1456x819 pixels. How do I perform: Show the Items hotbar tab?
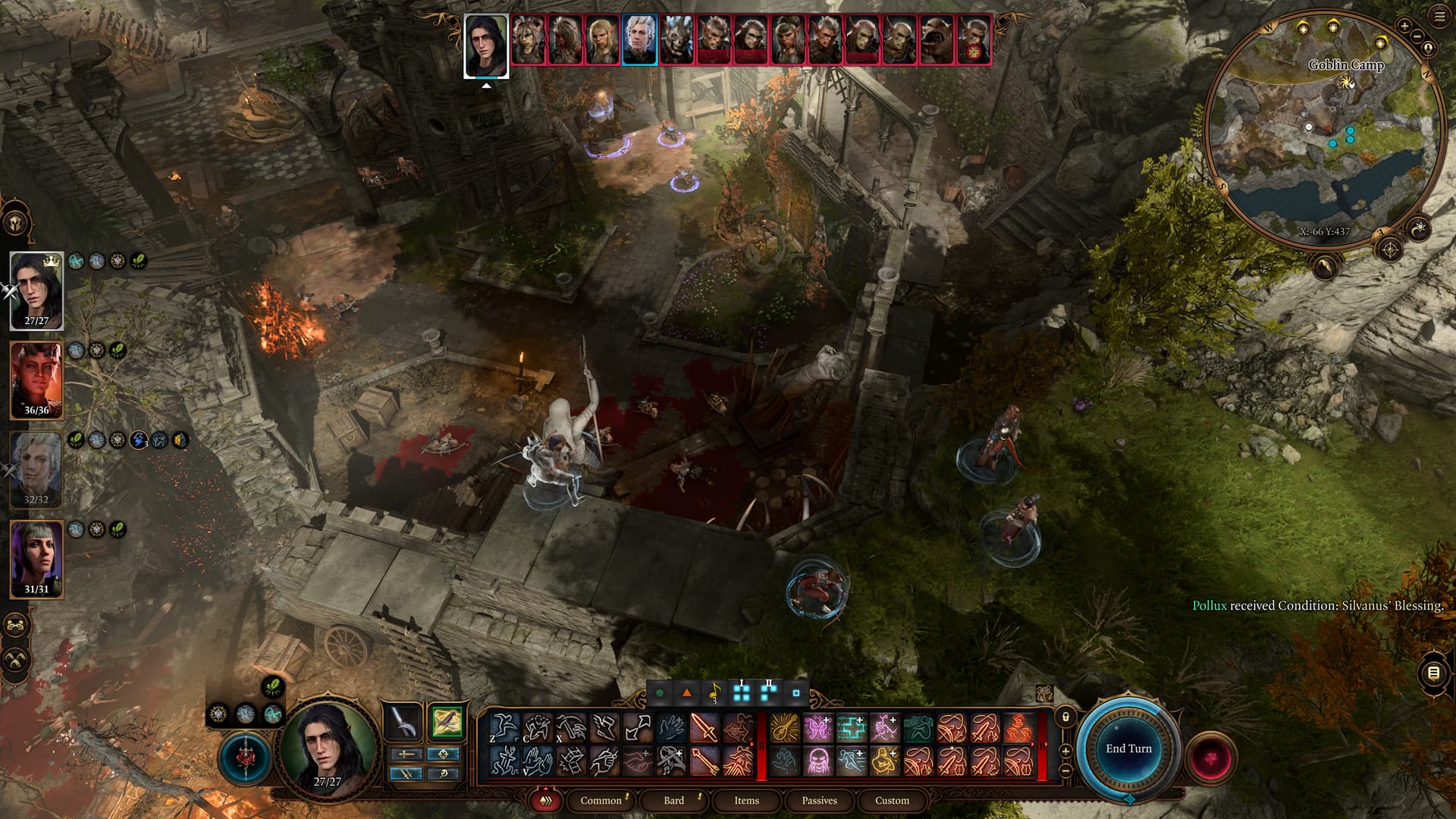pyautogui.click(x=746, y=800)
